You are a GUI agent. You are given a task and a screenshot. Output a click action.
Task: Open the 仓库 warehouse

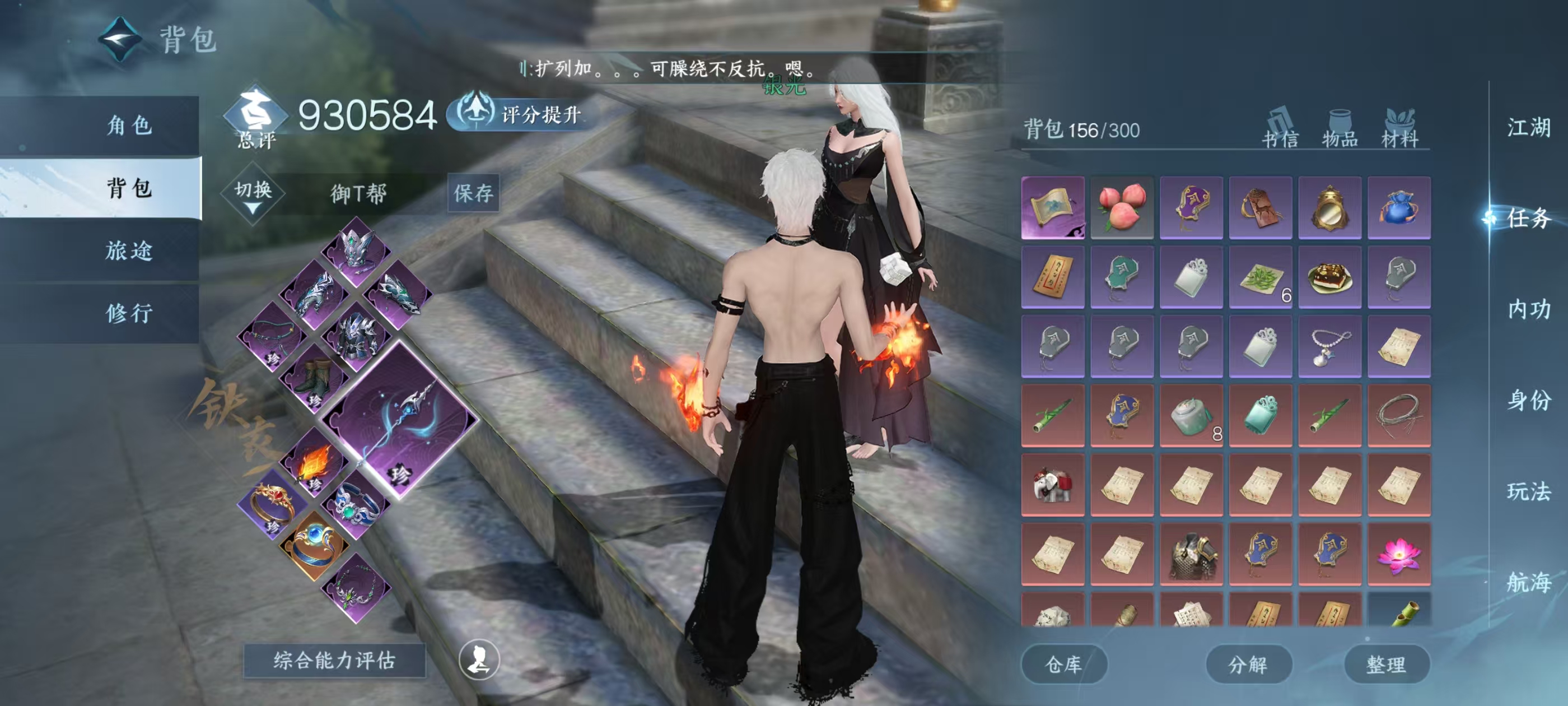1063,664
